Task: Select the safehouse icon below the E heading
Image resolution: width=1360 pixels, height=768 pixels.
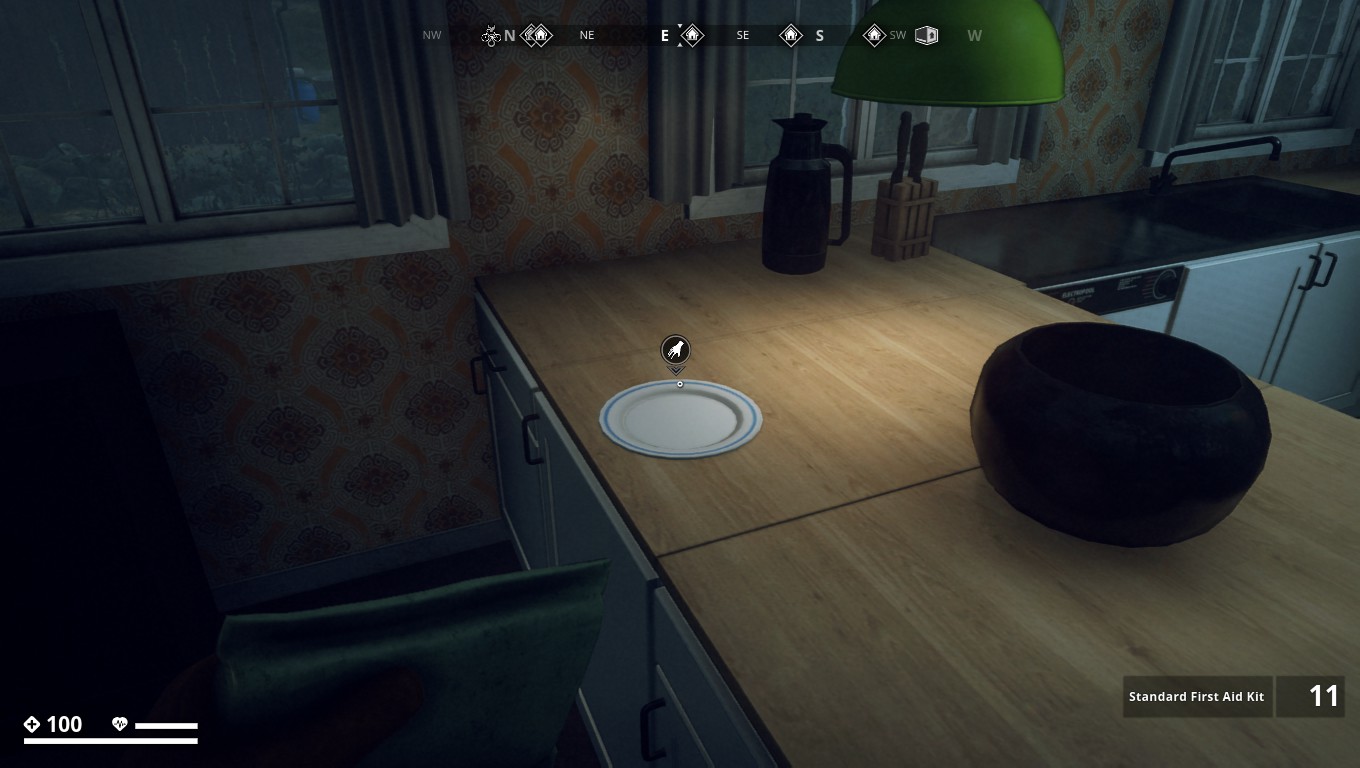Action: point(693,35)
